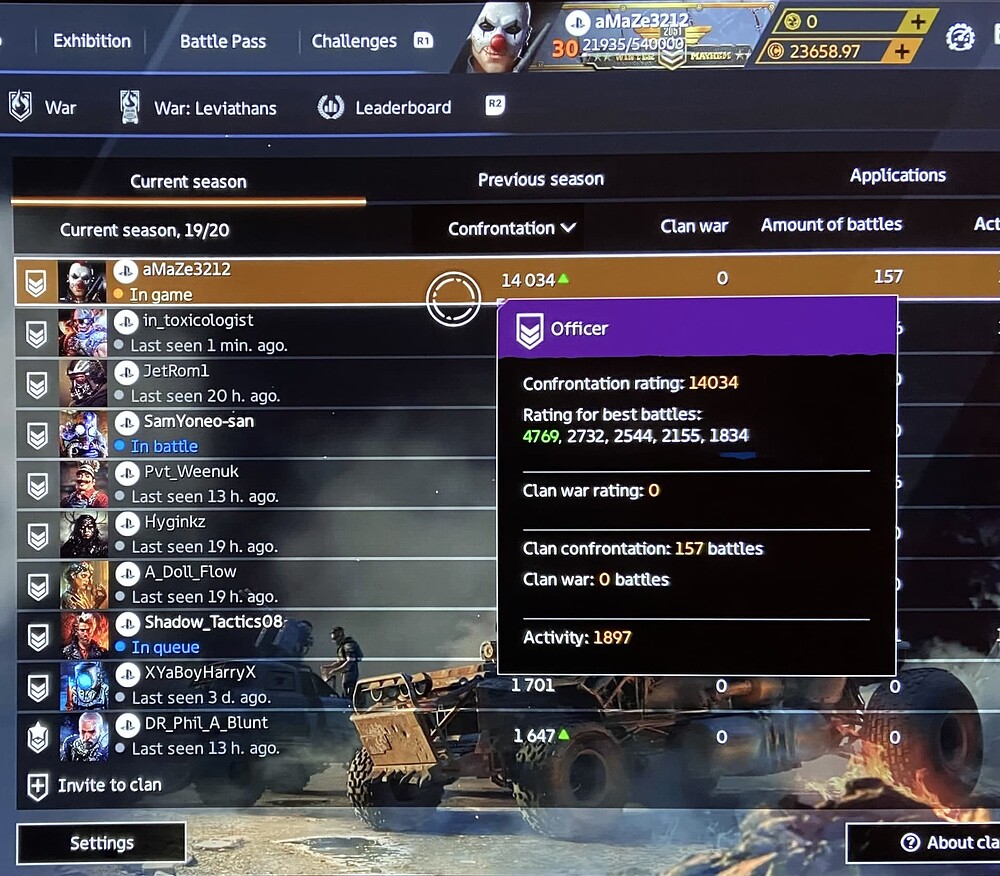Switch to the Previous season tab
The width and height of the screenshot is (1000, 876).
540,180
